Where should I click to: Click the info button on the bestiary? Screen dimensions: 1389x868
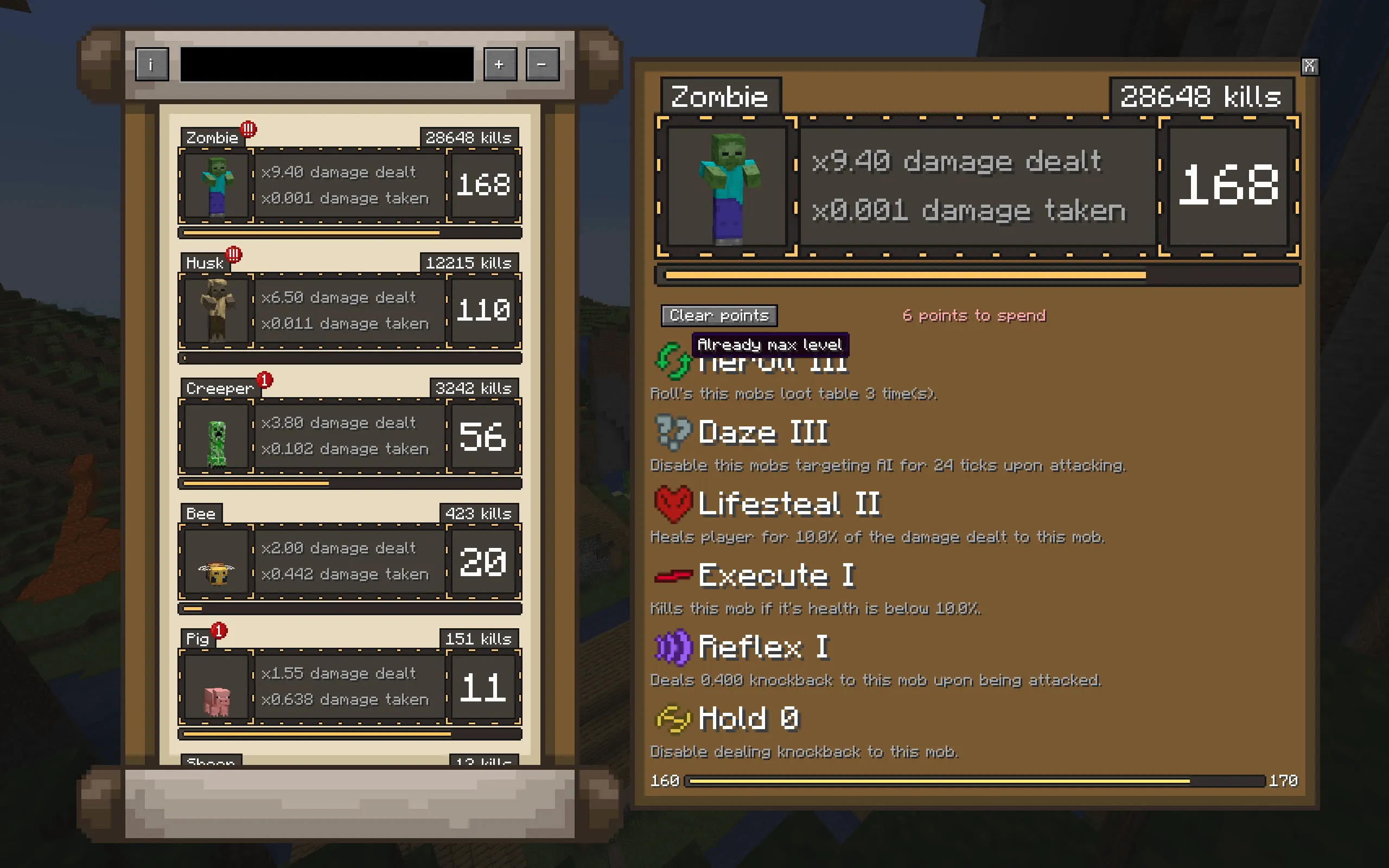151,65
